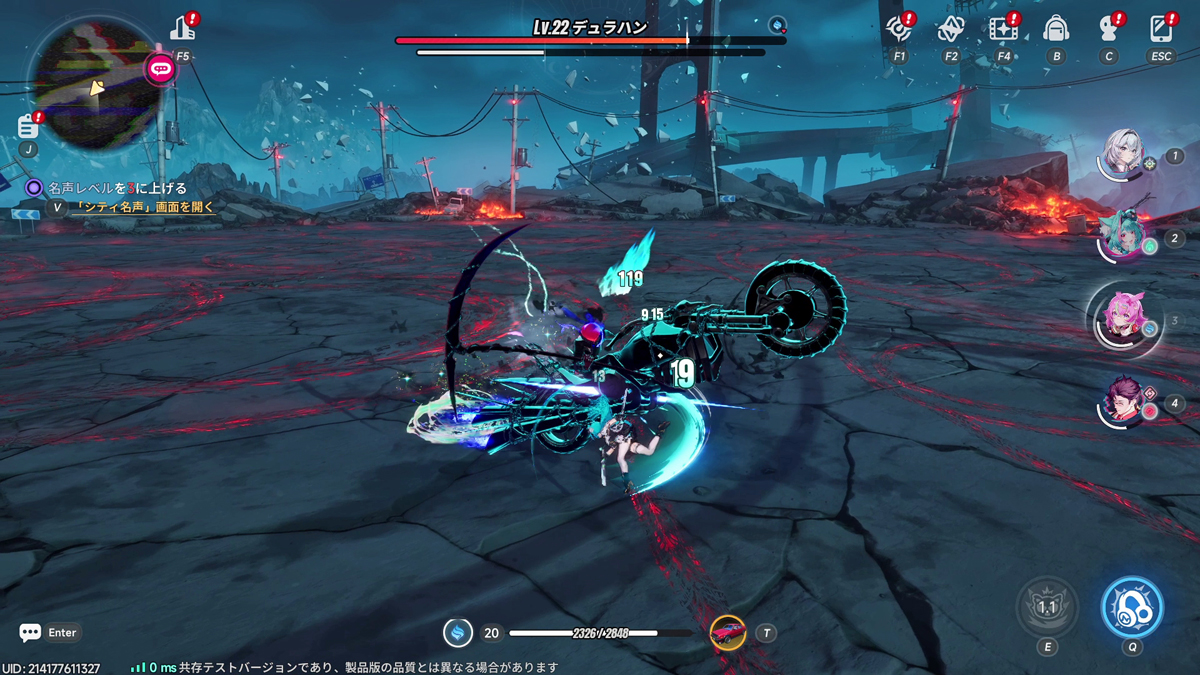Summon the red car vehicle
Image resolution: width=1200 pixels, height=675 pixels.
point(728,632)
